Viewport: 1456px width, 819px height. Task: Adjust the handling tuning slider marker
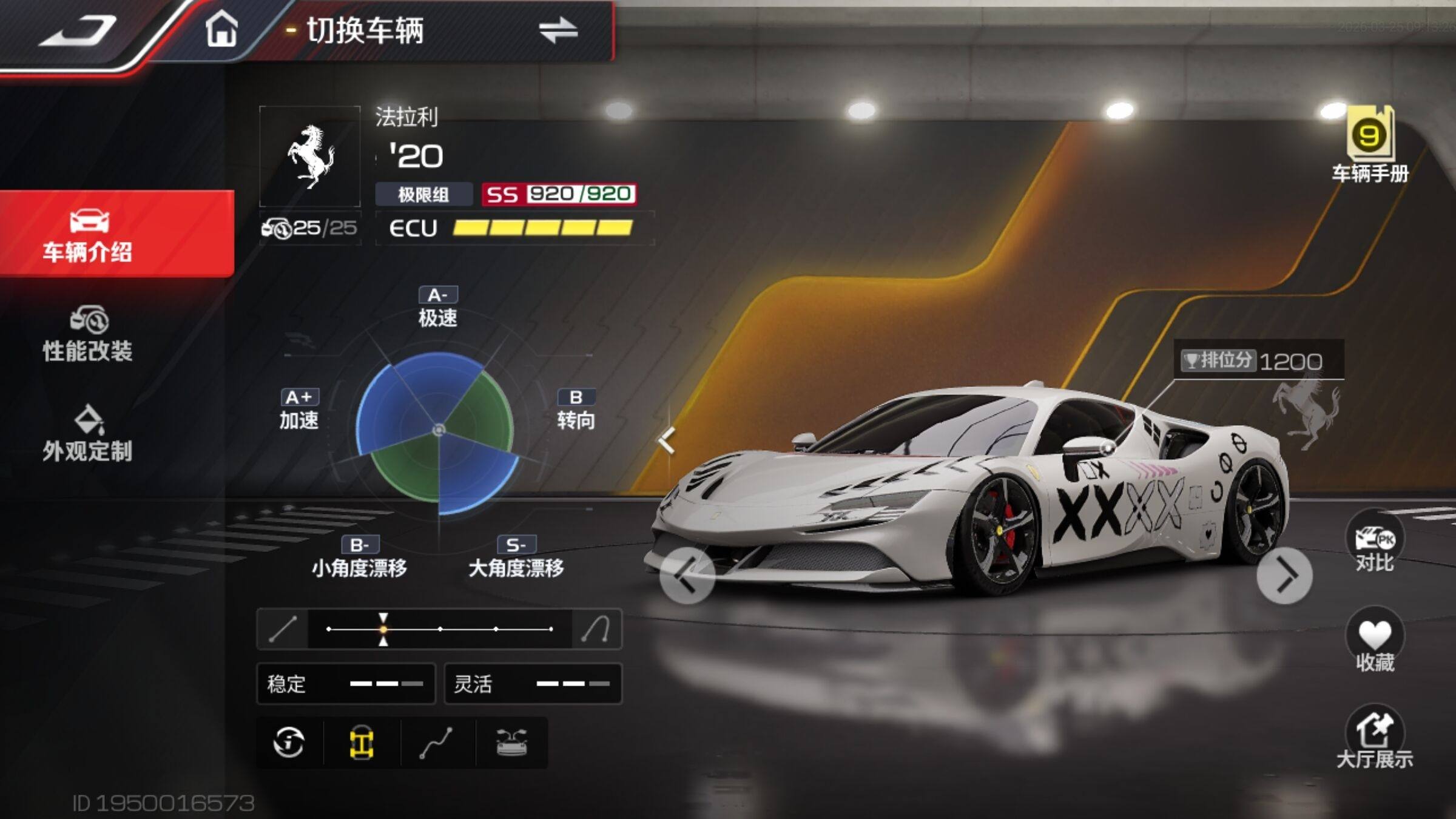[x=383, y=629]
